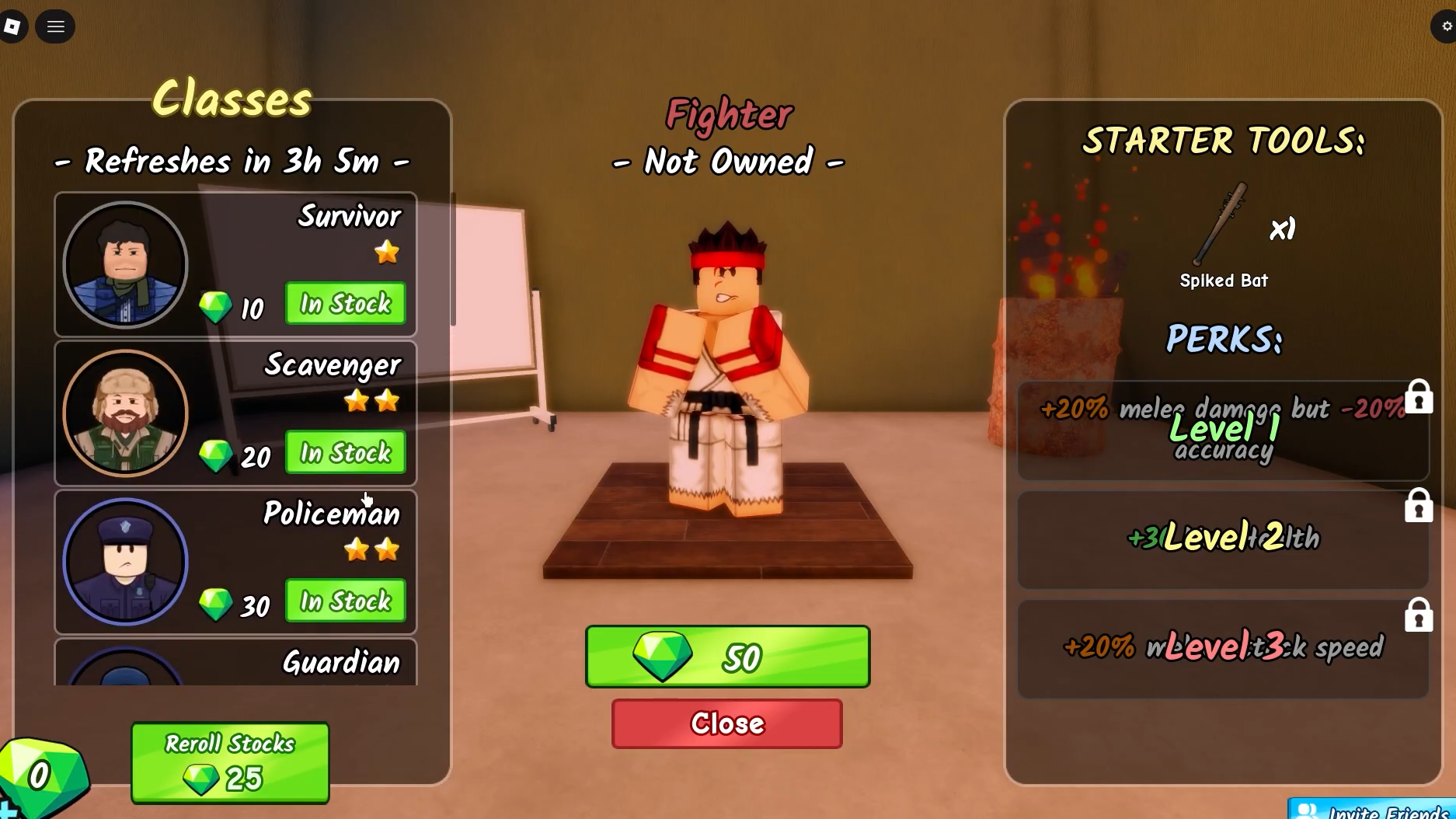Open the hamburger menu button

click(55, 27)
